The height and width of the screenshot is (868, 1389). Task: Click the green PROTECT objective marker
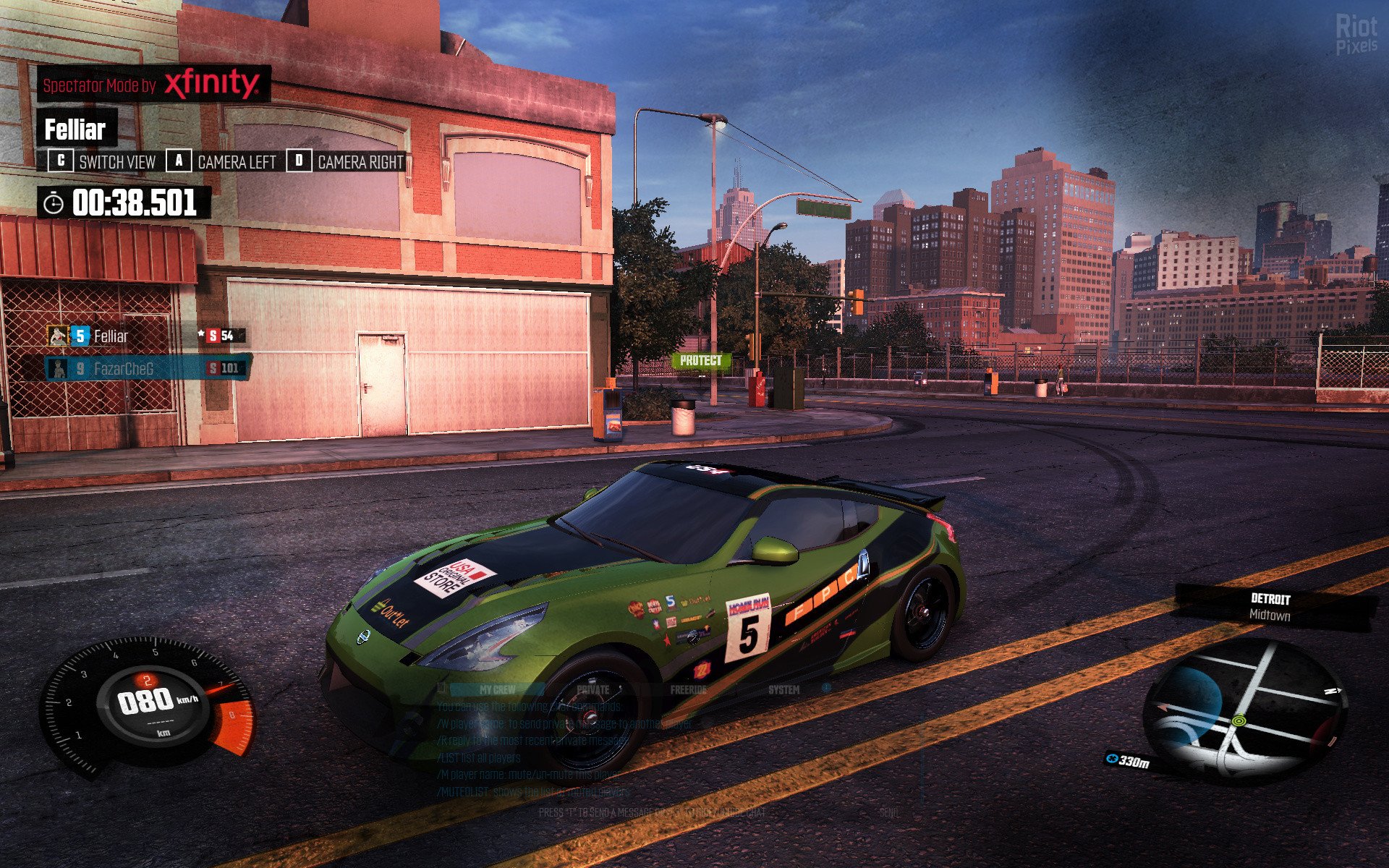click(x=700, y=360)
